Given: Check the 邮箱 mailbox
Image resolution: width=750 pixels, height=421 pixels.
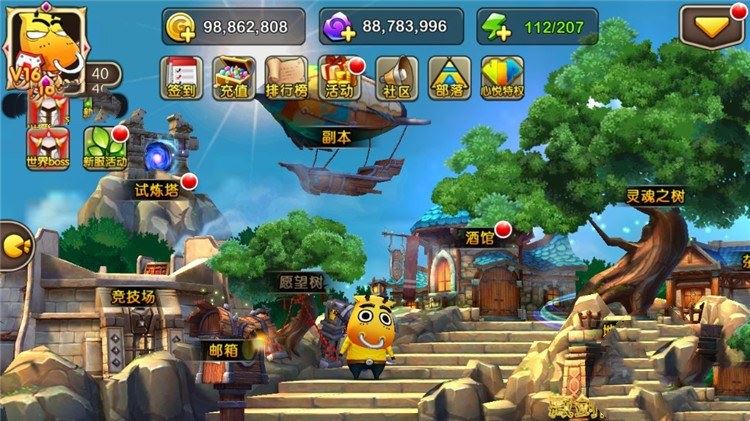Looking at the screenshot, I should (x=223, y=350).
